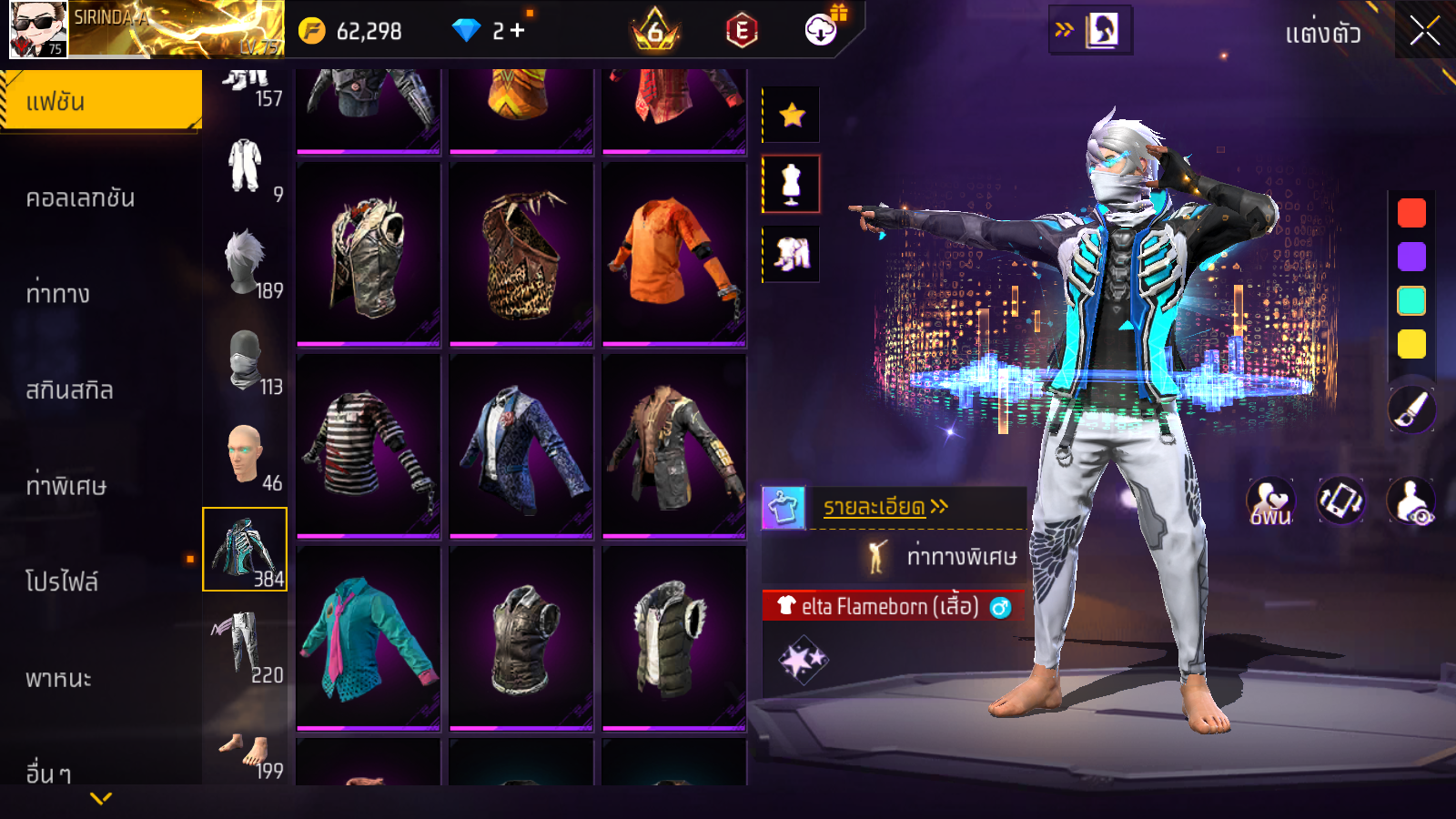Pick the red color swatch
The height and width of the screenshot is (819, 1456).
tap(1411, 213)
